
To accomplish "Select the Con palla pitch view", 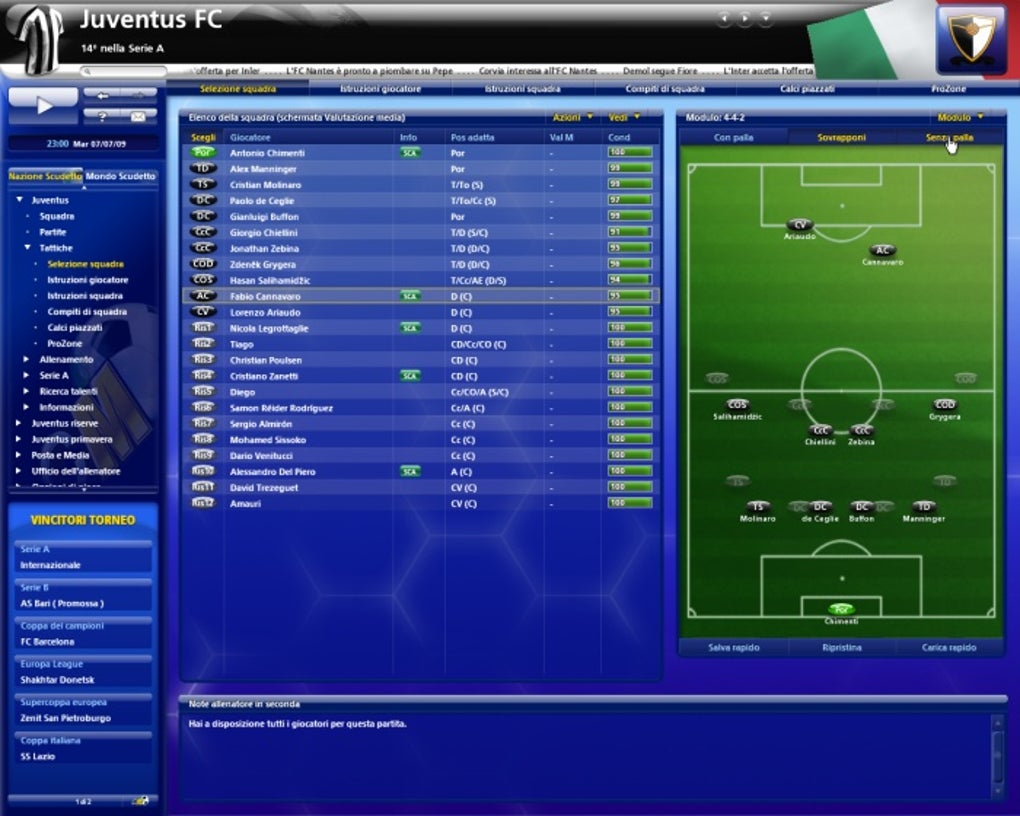I will pos(733,137).
